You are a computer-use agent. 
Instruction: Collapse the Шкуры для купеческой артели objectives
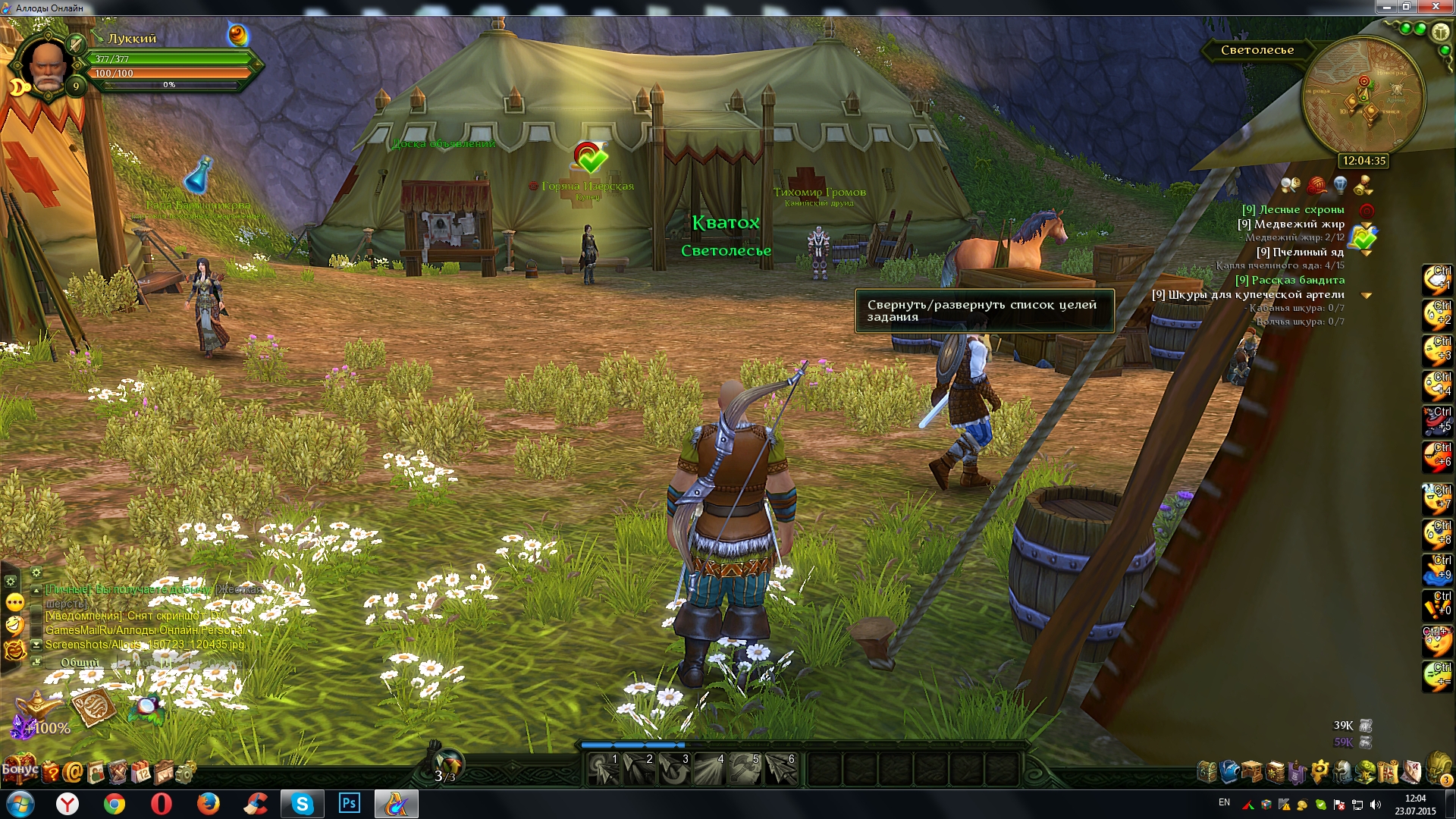pyautogui.click(x=1367, y=295)
